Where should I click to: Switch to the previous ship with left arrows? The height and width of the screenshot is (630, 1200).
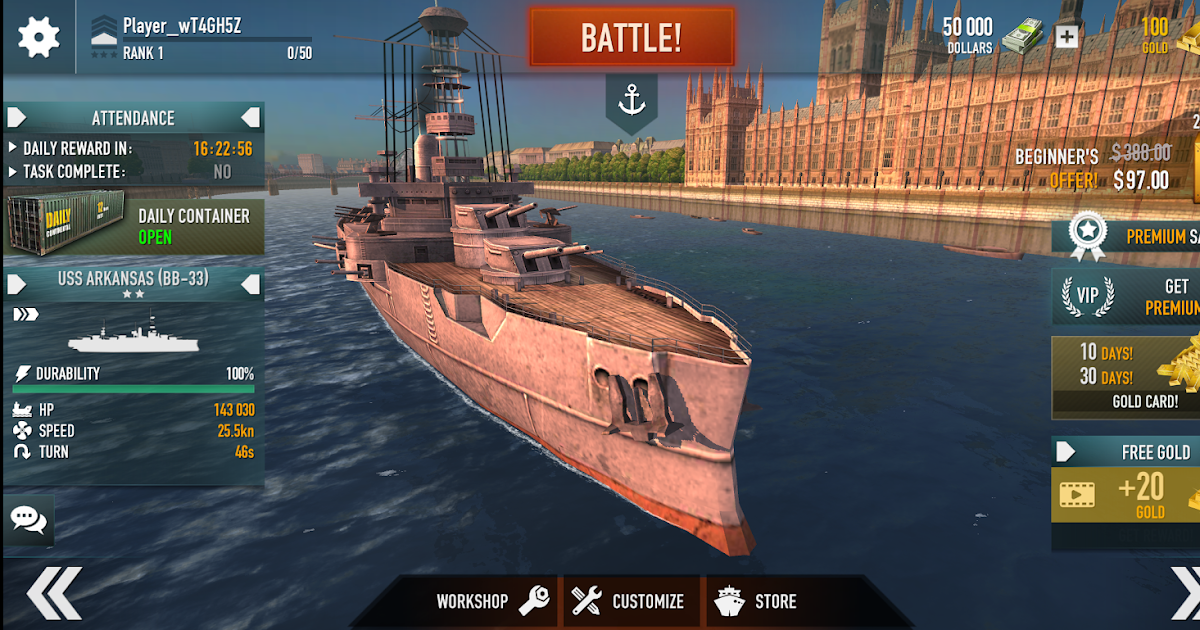click(x=52, y=594)
